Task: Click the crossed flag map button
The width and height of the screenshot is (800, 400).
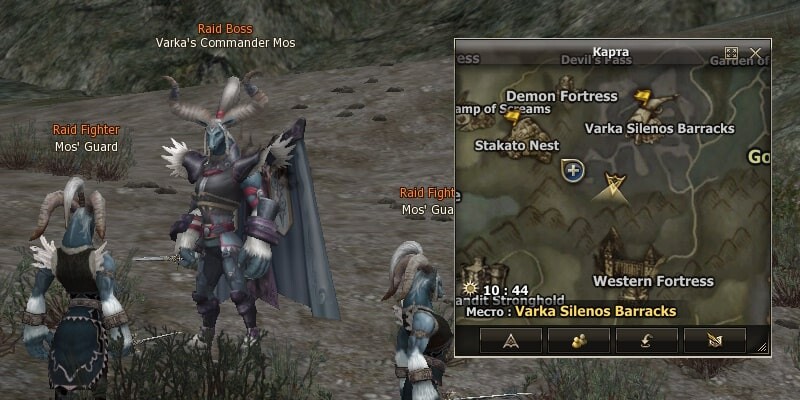Action: (714, 340)
